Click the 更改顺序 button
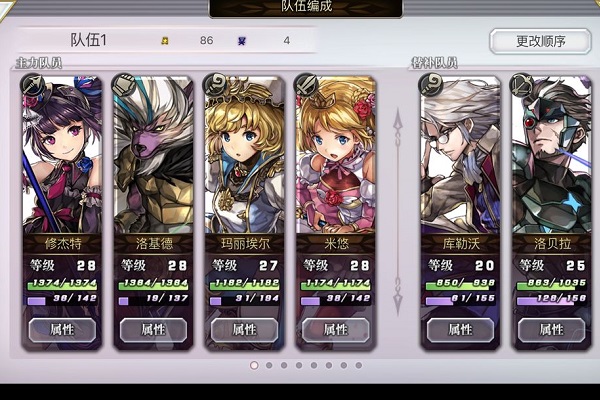The width and height of the screenshot is (600, 400). (x=540, y=41)
